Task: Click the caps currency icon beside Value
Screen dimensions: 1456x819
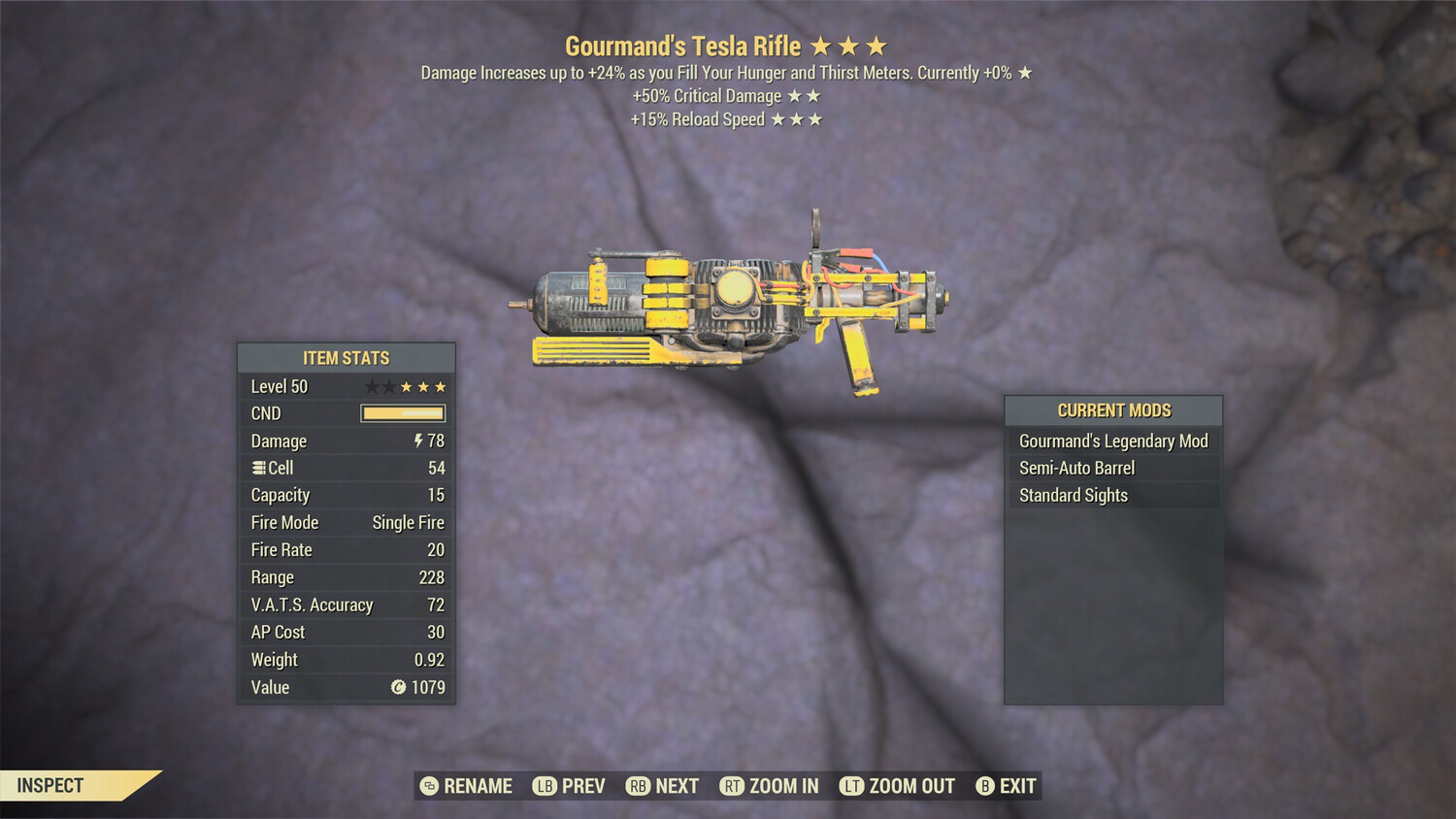Action: pos(397,688)
